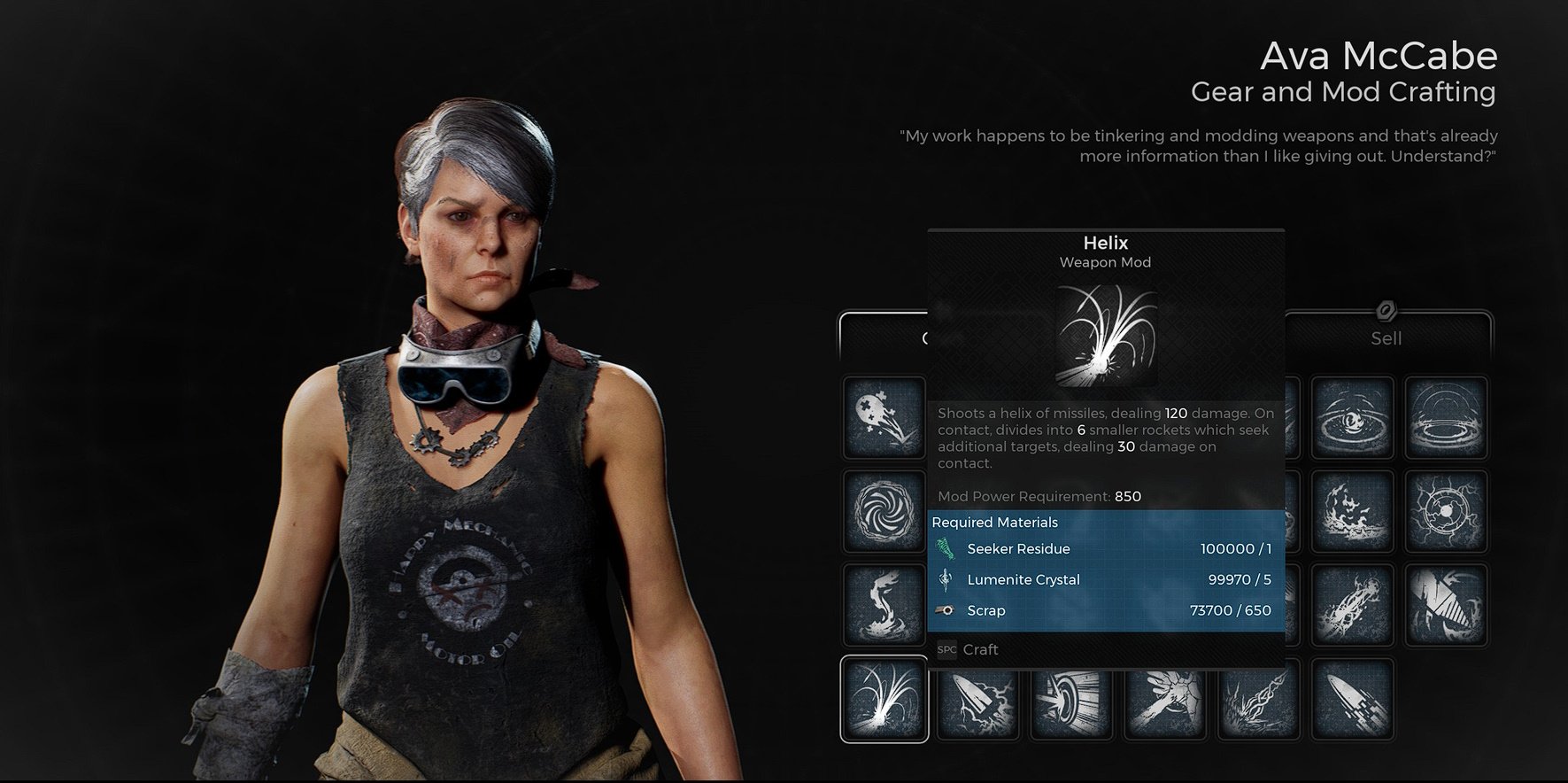Select the healing orb mod icon
Viewport: 1568px width, 783px height.
[883, 419]
